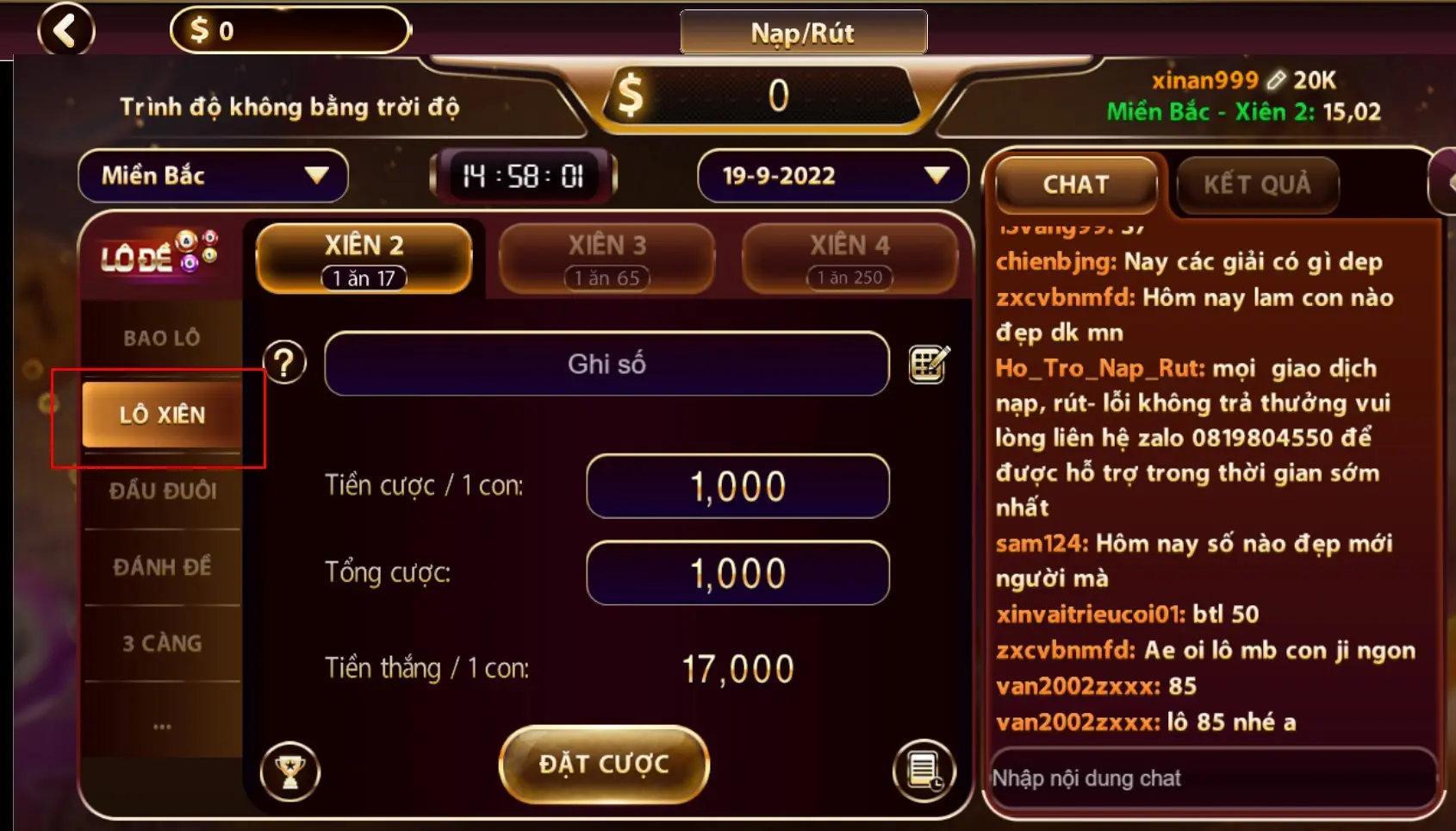Click the question mark help icon
This screenshot has width=1456, height=831.
(285, 363)
